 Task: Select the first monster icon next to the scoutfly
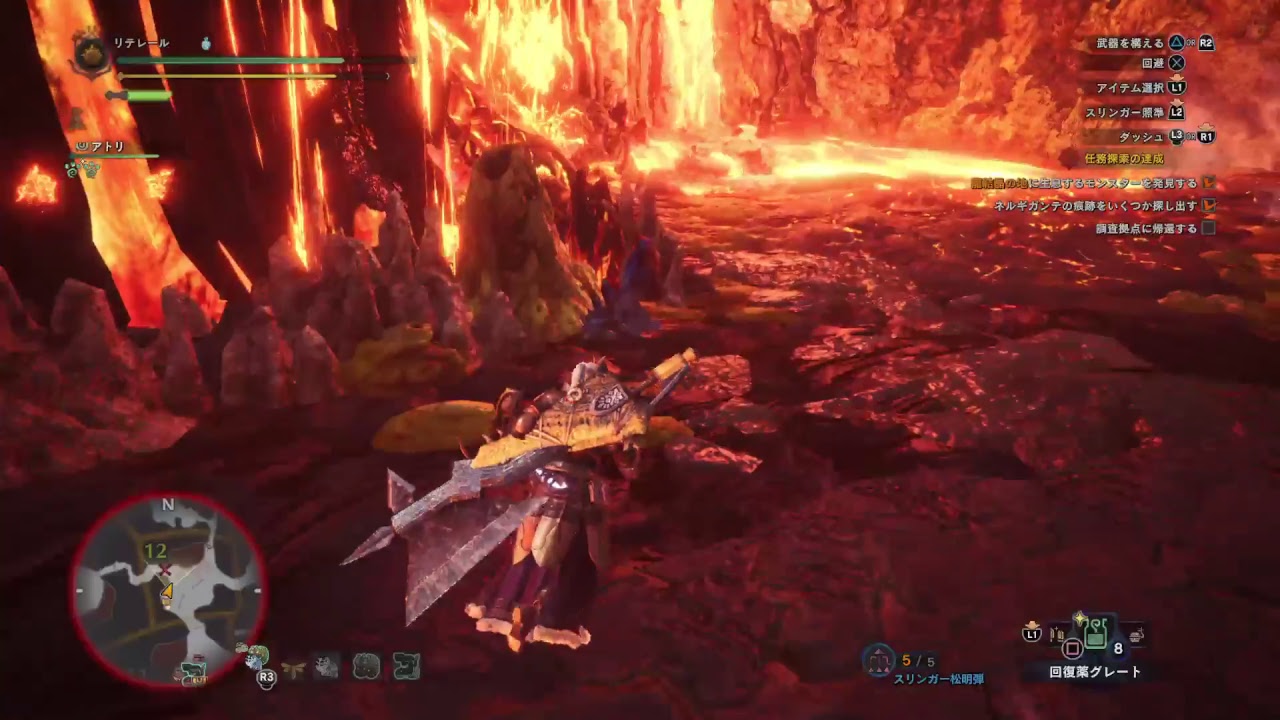coord(325,665)
